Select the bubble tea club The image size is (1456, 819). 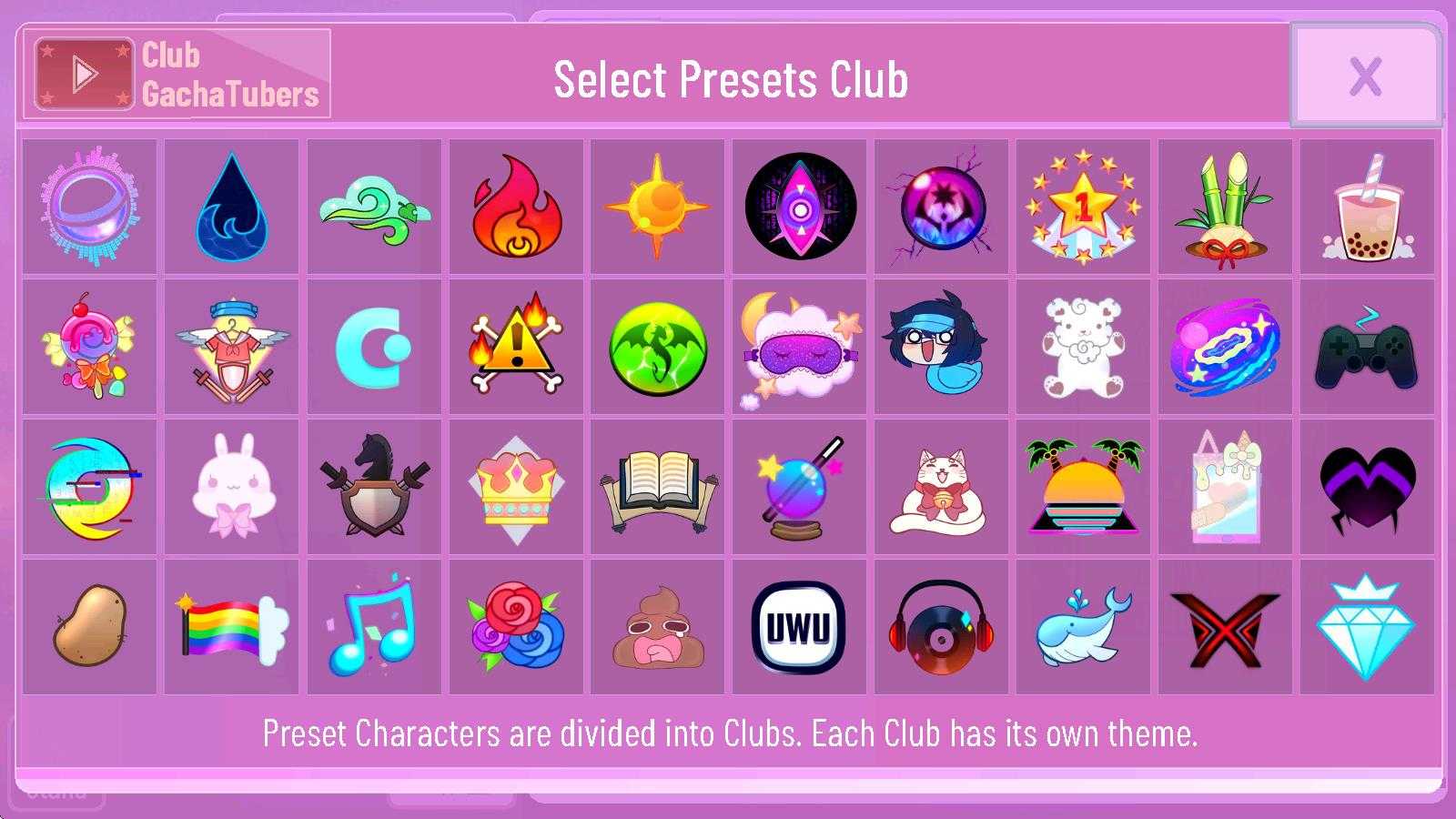(1367, 207)
